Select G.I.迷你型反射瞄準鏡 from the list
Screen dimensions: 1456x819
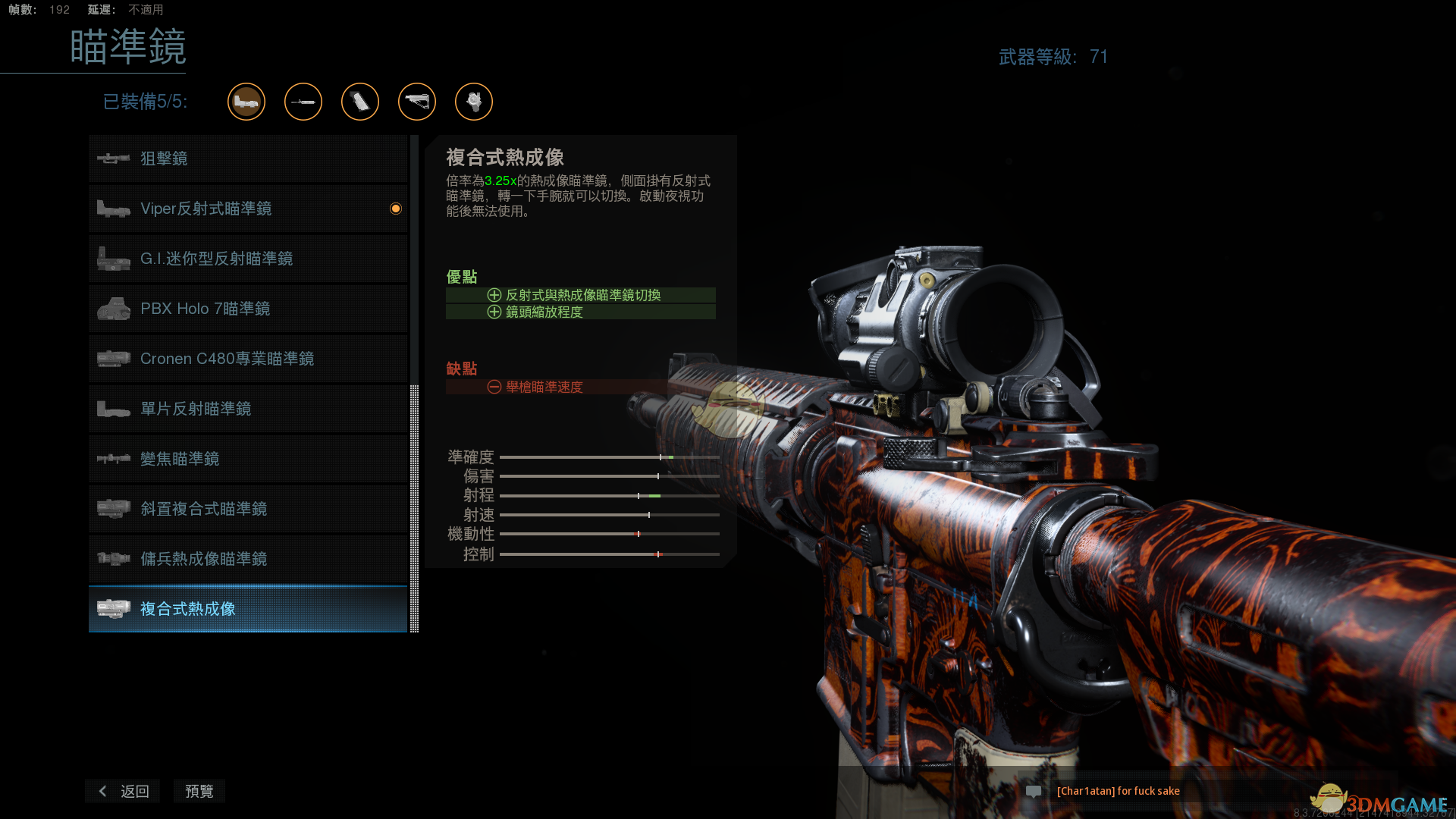pyautogui.click(x=248, y=259)
